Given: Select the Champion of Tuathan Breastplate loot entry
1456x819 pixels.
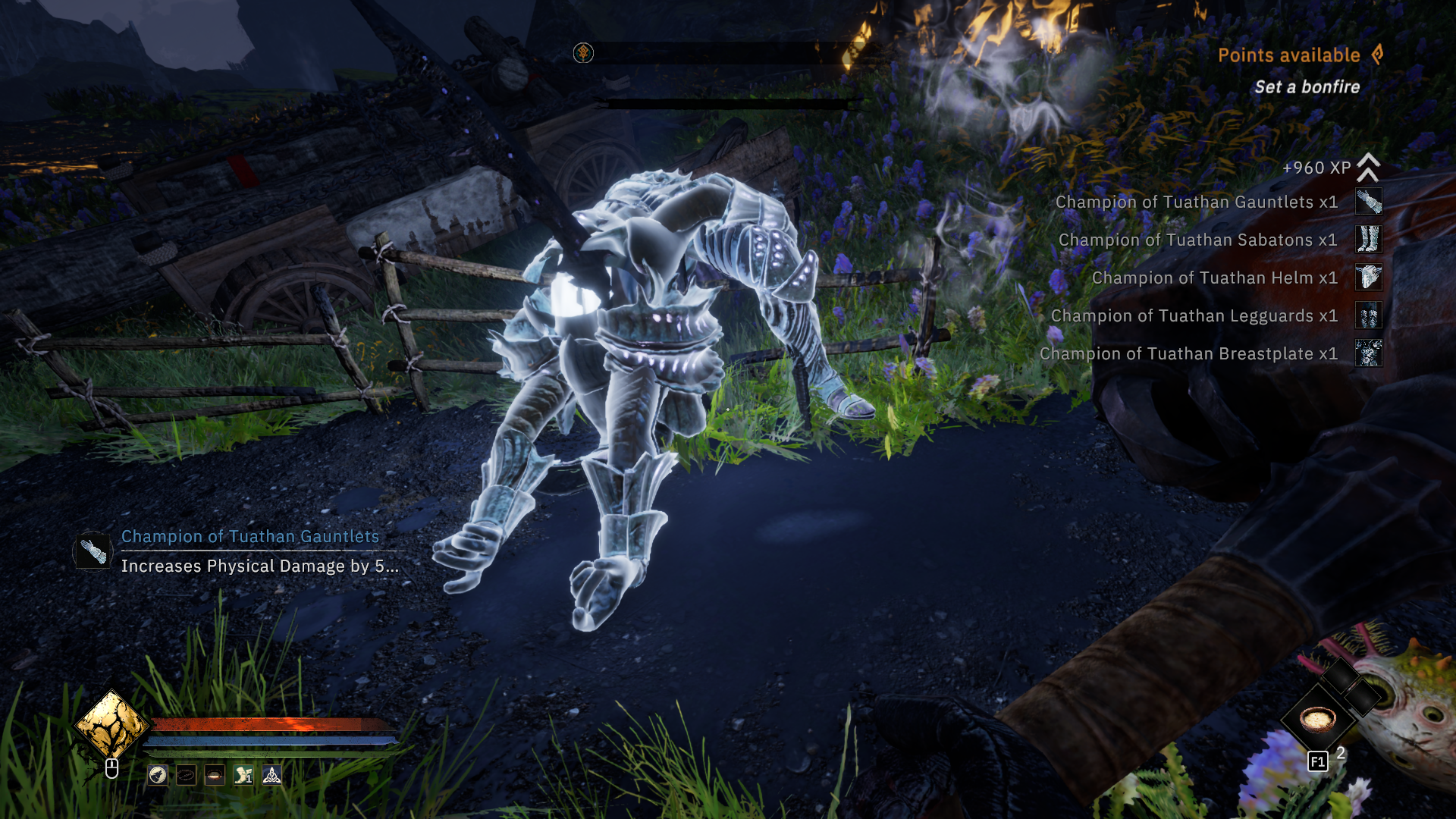Looking at the screenshot, I should (1188, 354).
